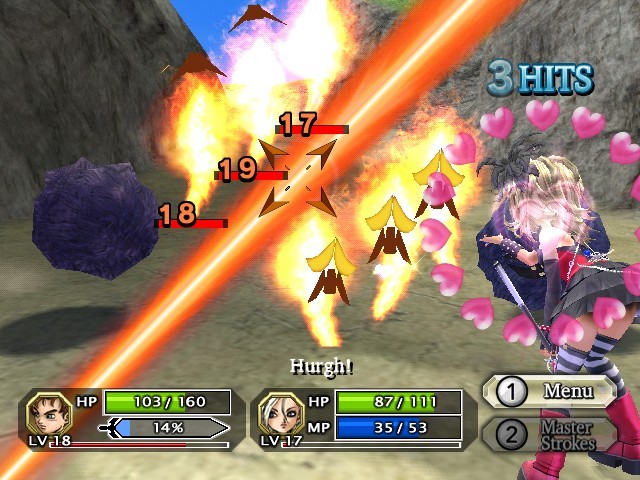The width and height of the screenshot is (640, 480).
Task: Select the LV 18 brown-haired hero portrait
Action: pos(46,413)
